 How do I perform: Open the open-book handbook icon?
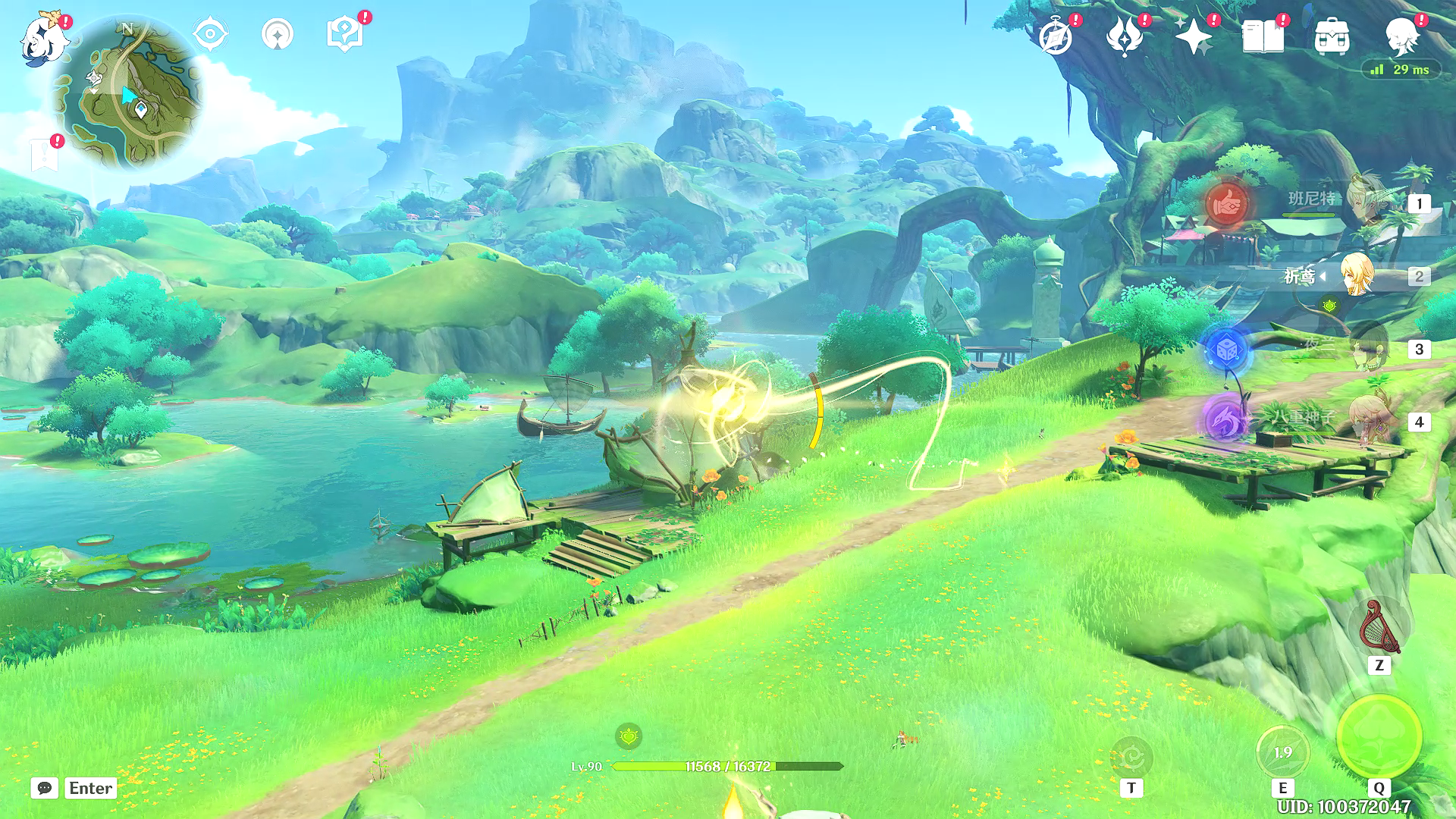click(1263, 36)
